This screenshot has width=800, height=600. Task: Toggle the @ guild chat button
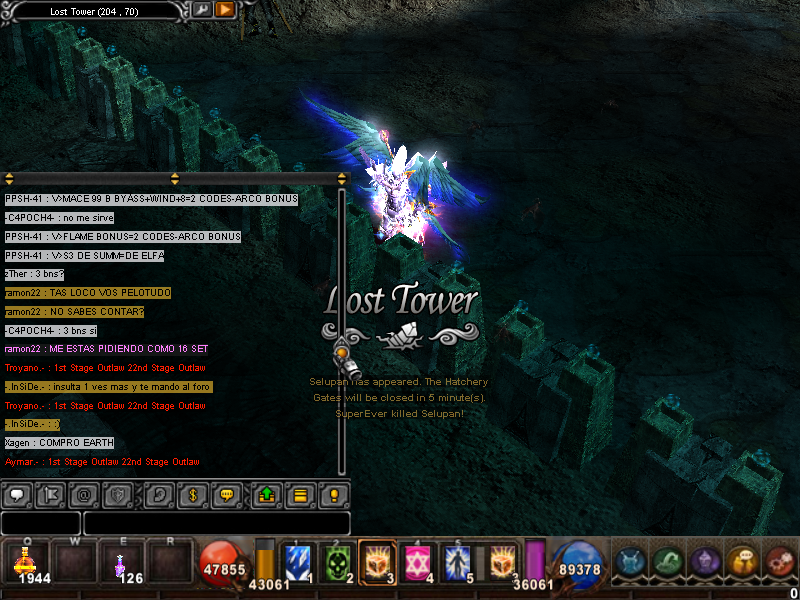coord(84,494)
